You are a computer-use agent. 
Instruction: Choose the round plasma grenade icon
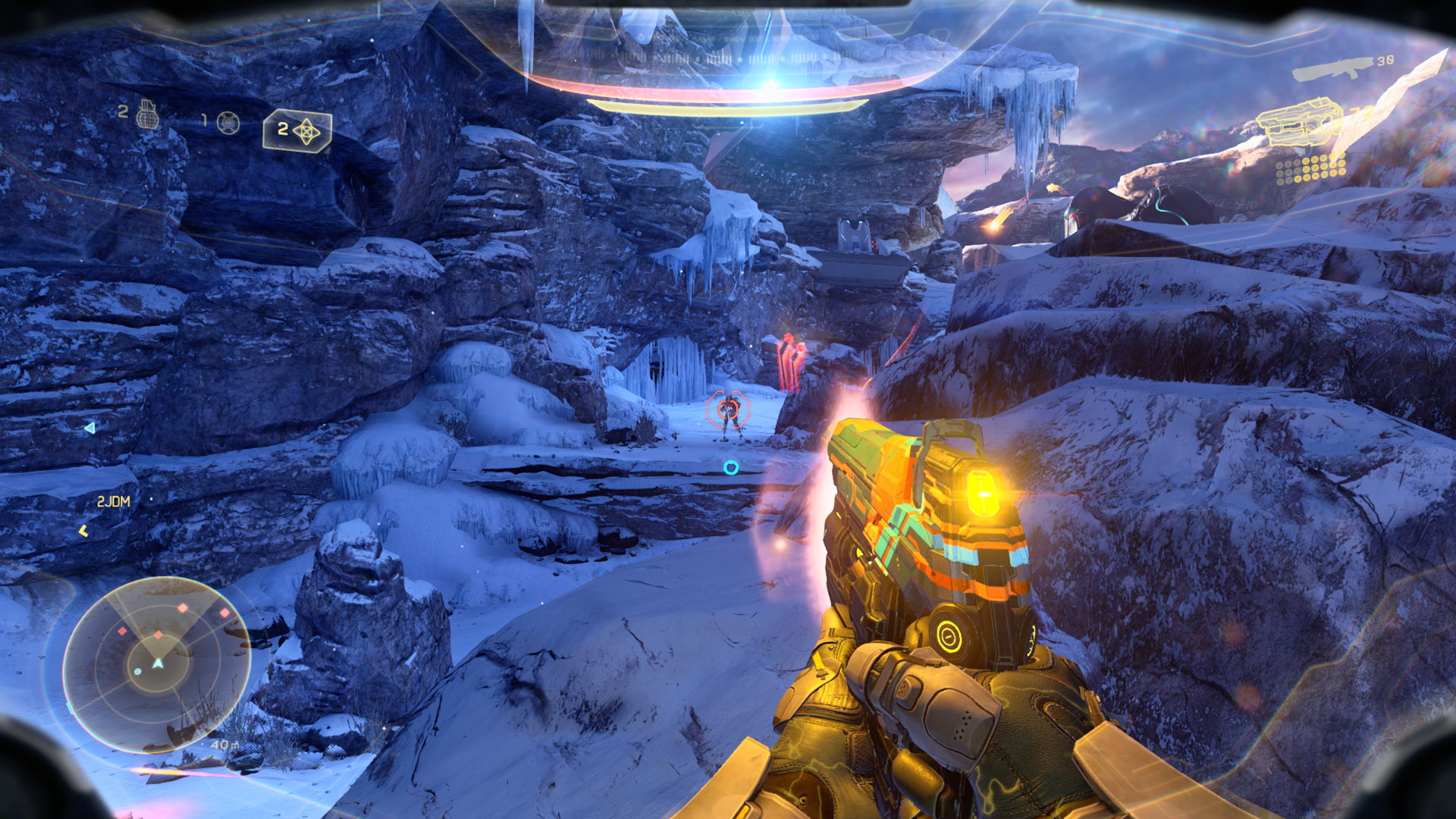click(x=228, y=122)
